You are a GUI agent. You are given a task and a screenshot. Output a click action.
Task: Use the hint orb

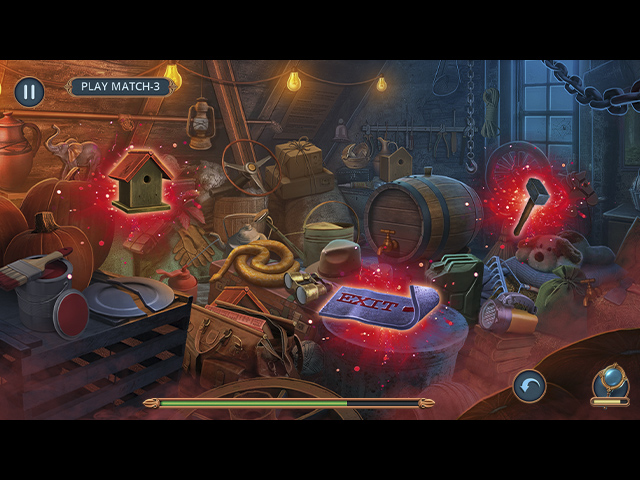(x=609, y=381)
